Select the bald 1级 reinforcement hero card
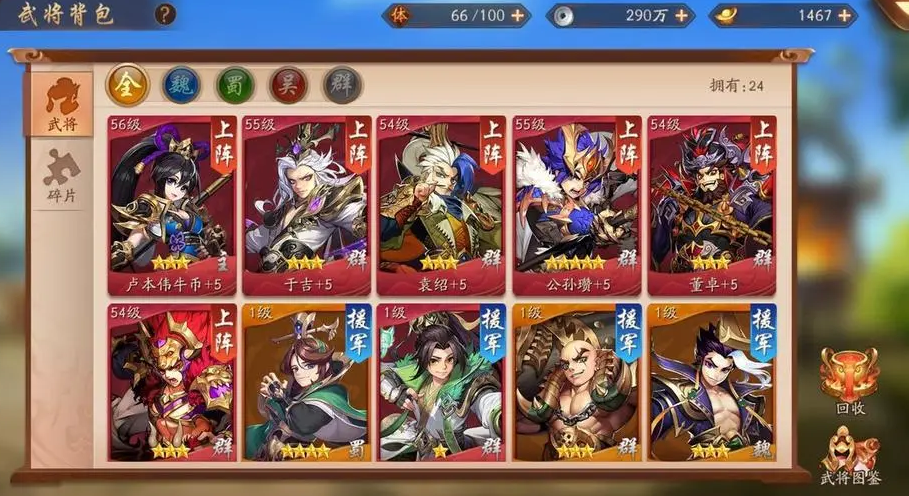 [577, 383]
